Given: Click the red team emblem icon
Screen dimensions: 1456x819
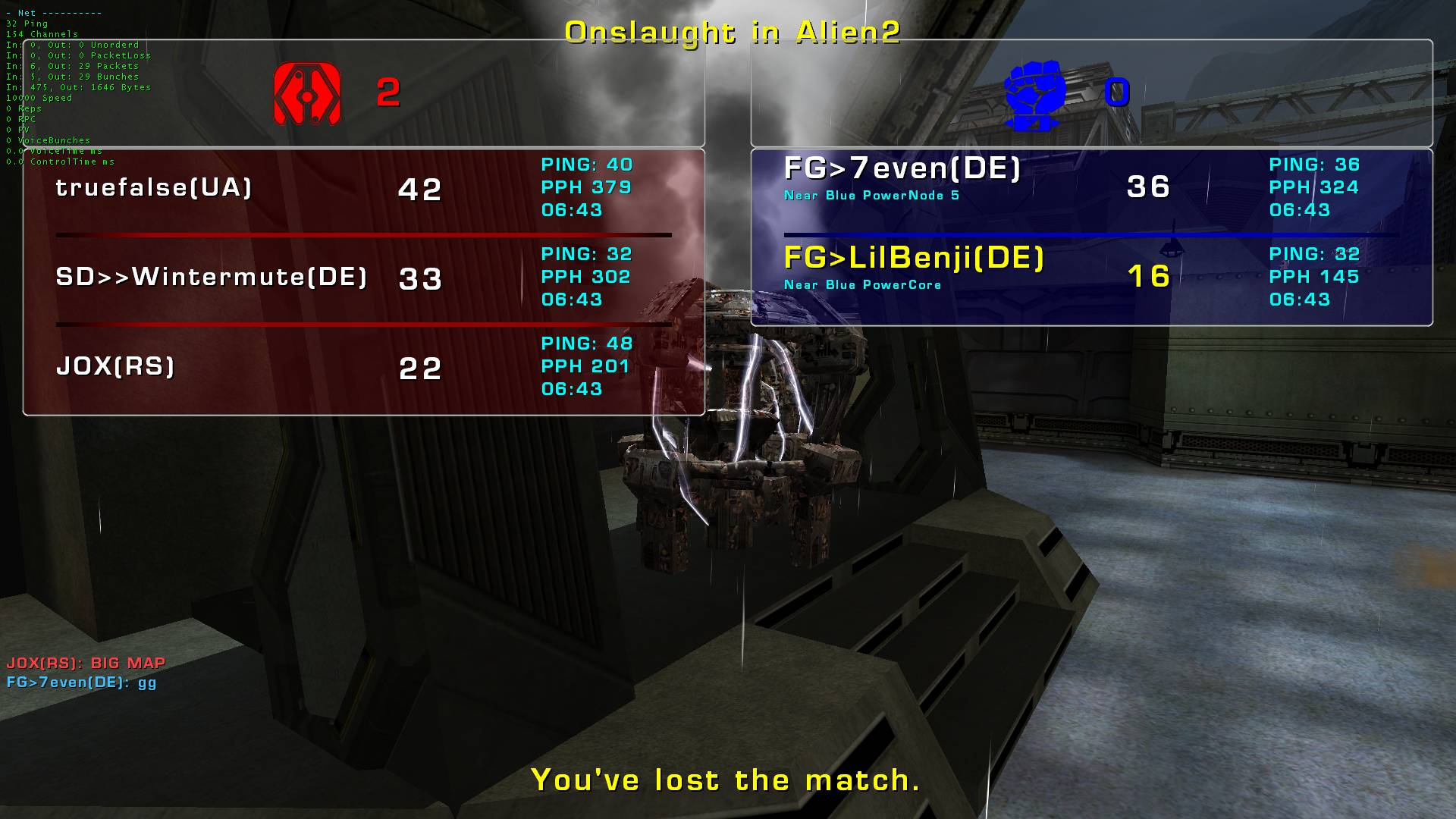Looking at the screenshot, I should click(307, 94).
